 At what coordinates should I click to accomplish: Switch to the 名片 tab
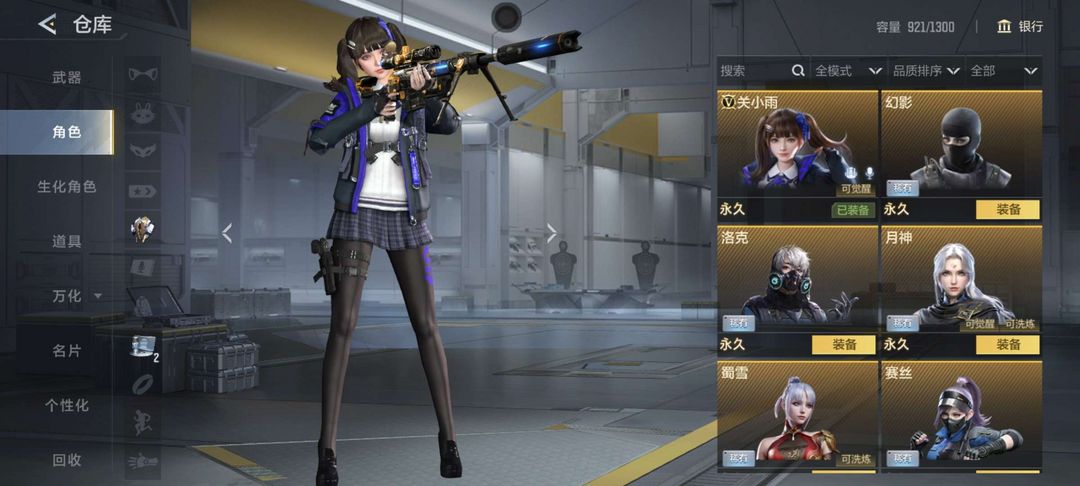coord(67,351)
